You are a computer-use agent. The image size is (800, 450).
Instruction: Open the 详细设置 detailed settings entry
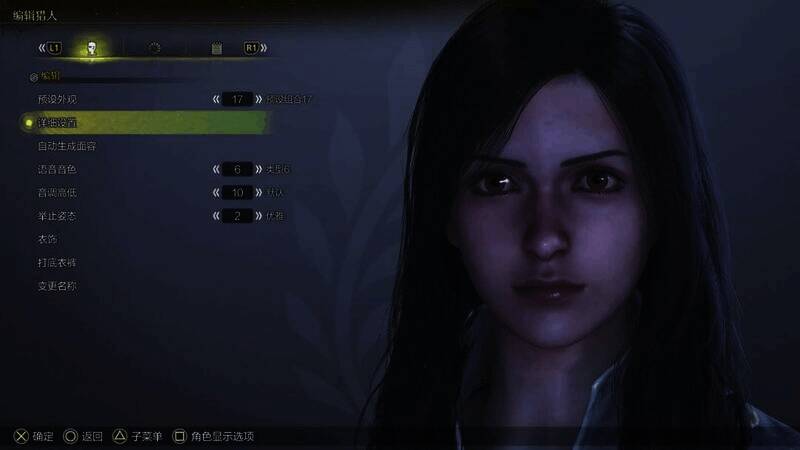pos(58,122)
